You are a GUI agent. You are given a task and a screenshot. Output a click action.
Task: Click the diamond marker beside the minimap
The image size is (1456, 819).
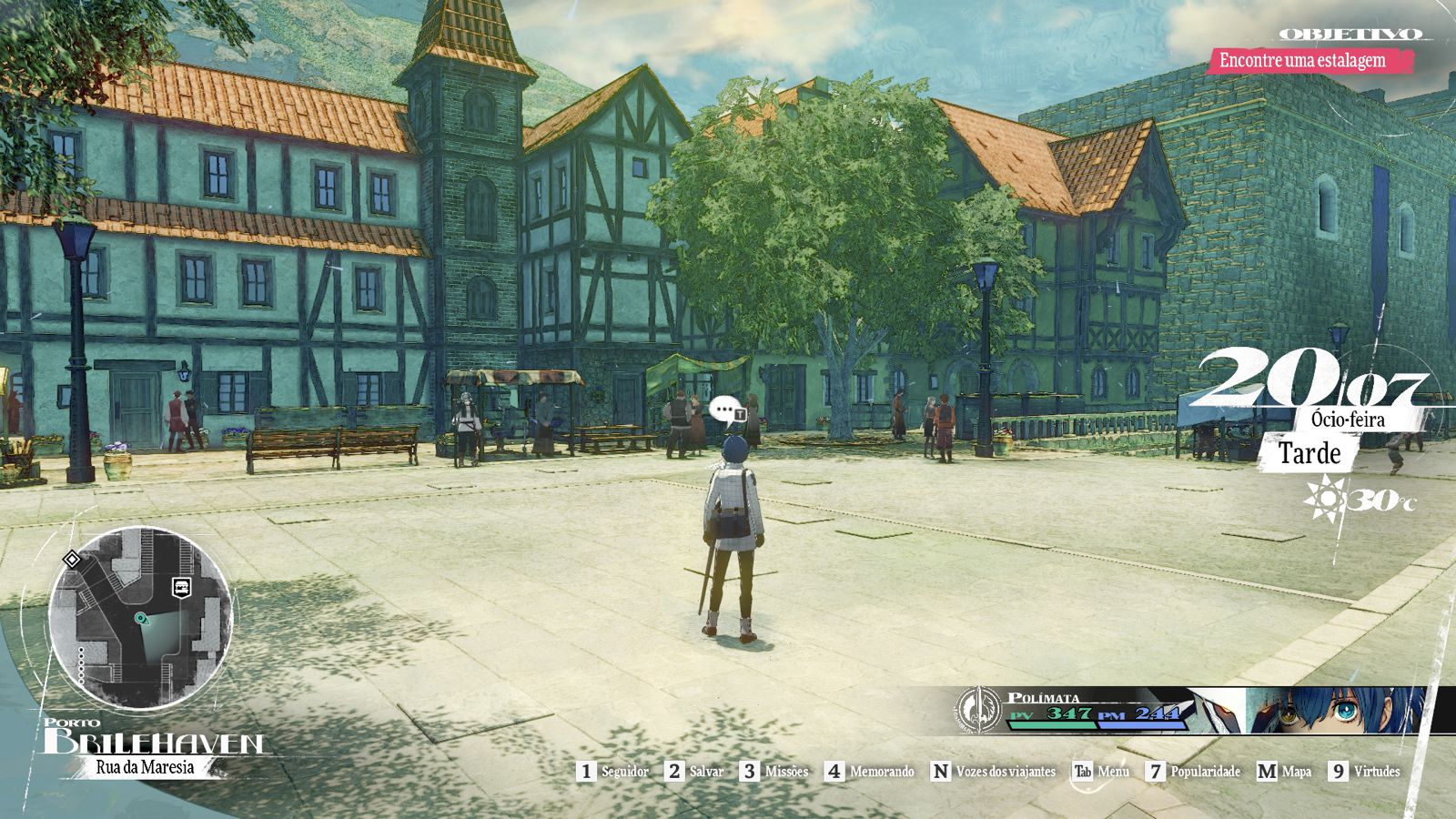point(71,559)
